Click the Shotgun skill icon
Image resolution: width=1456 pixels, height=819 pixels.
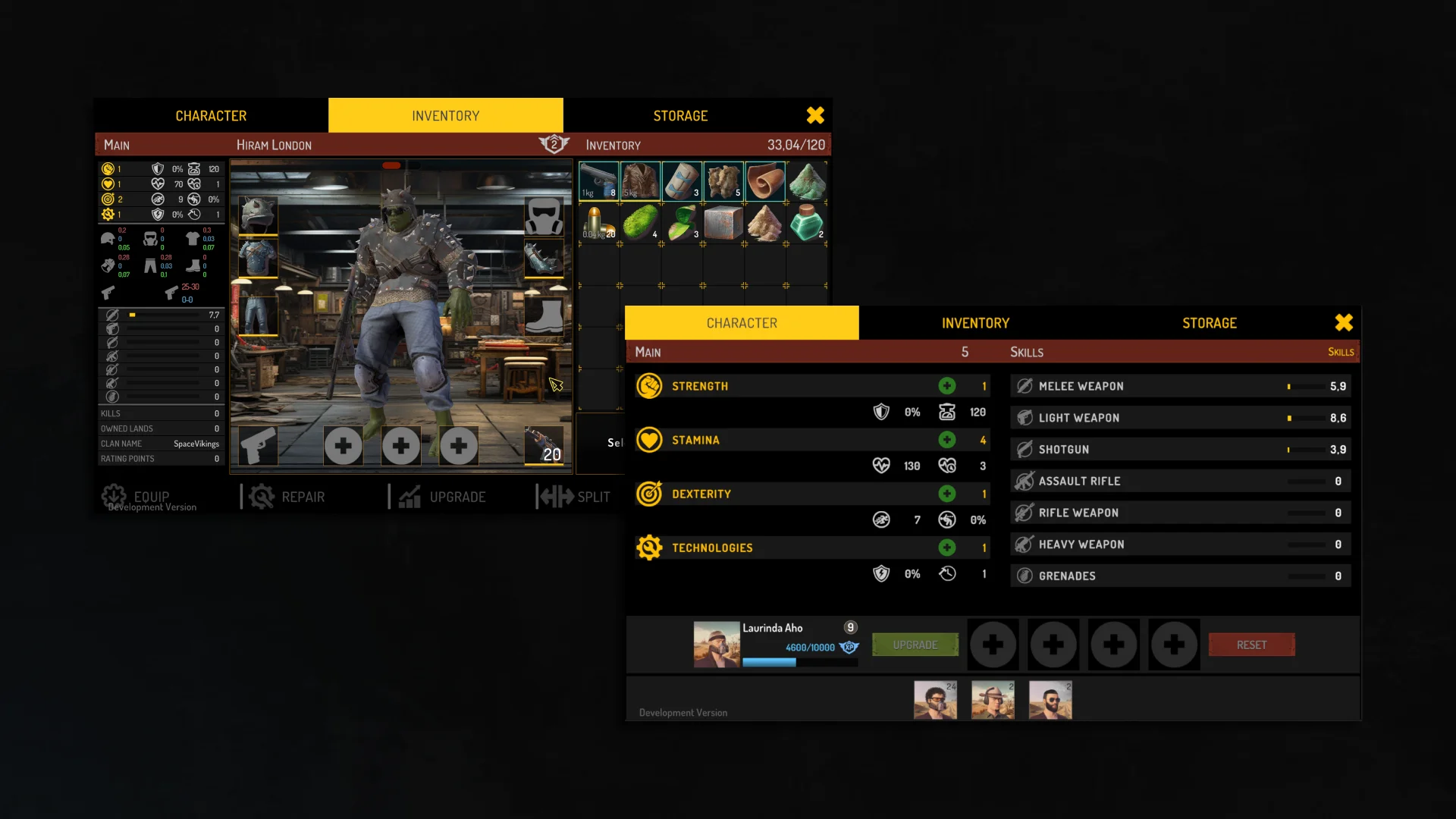(1025, 449)
